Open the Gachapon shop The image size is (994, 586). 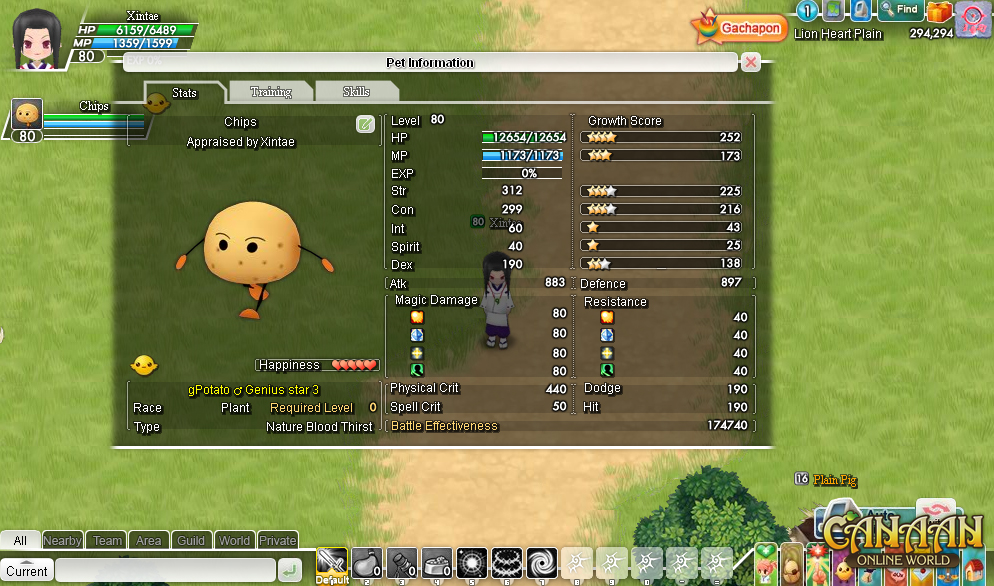pos(738,28)
